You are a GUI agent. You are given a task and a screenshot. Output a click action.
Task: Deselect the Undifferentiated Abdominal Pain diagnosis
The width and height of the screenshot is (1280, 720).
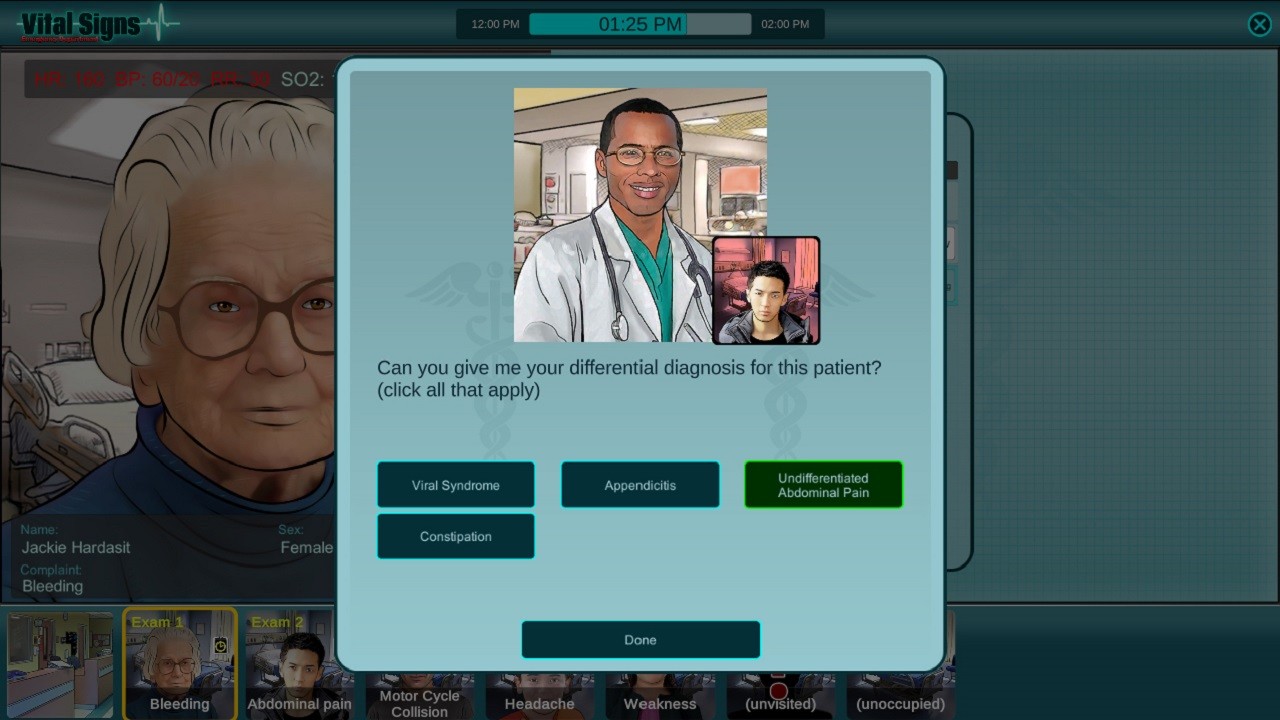pos(823,485)
